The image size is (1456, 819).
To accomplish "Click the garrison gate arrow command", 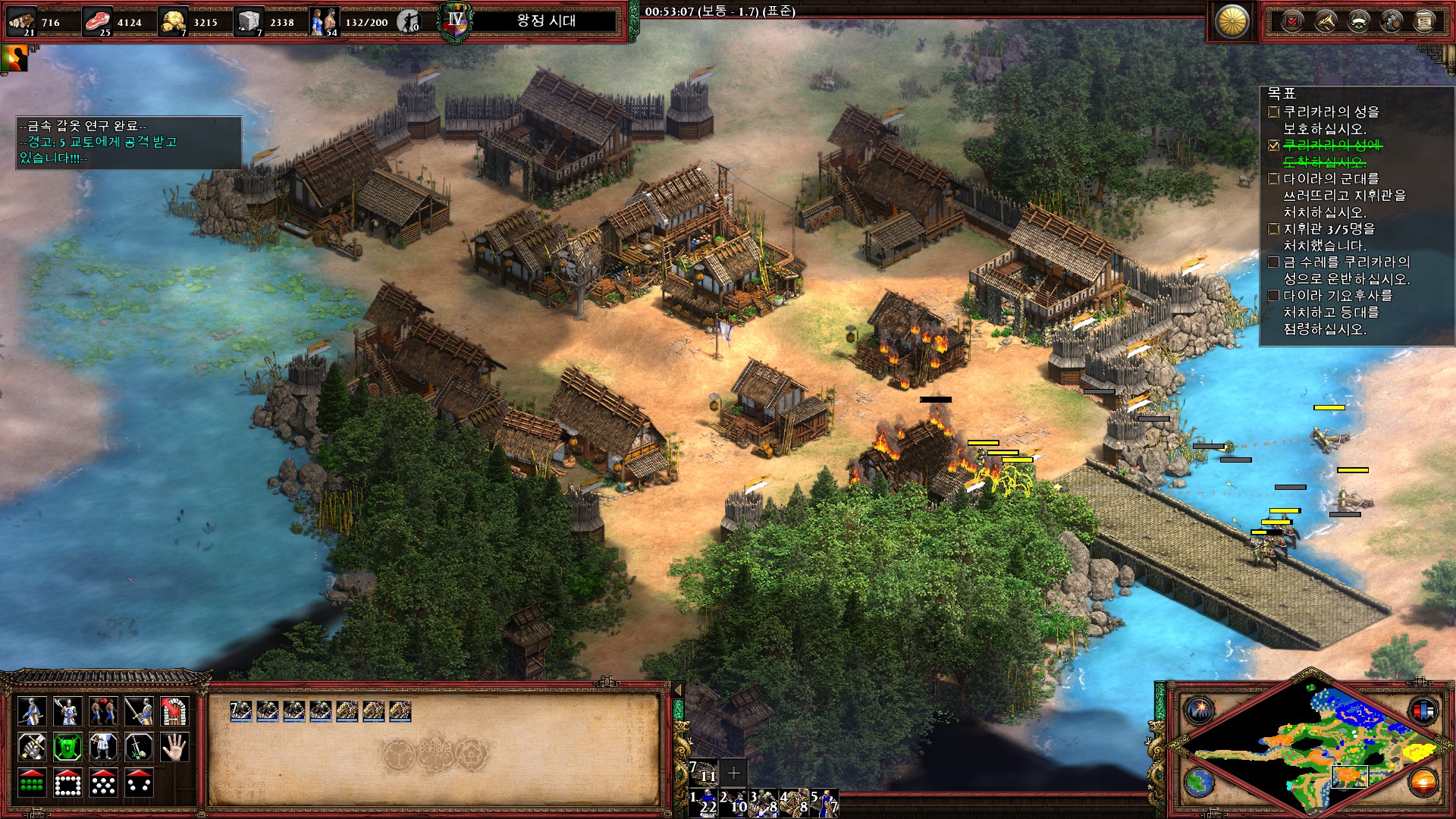I will click(x=174, y=711).
